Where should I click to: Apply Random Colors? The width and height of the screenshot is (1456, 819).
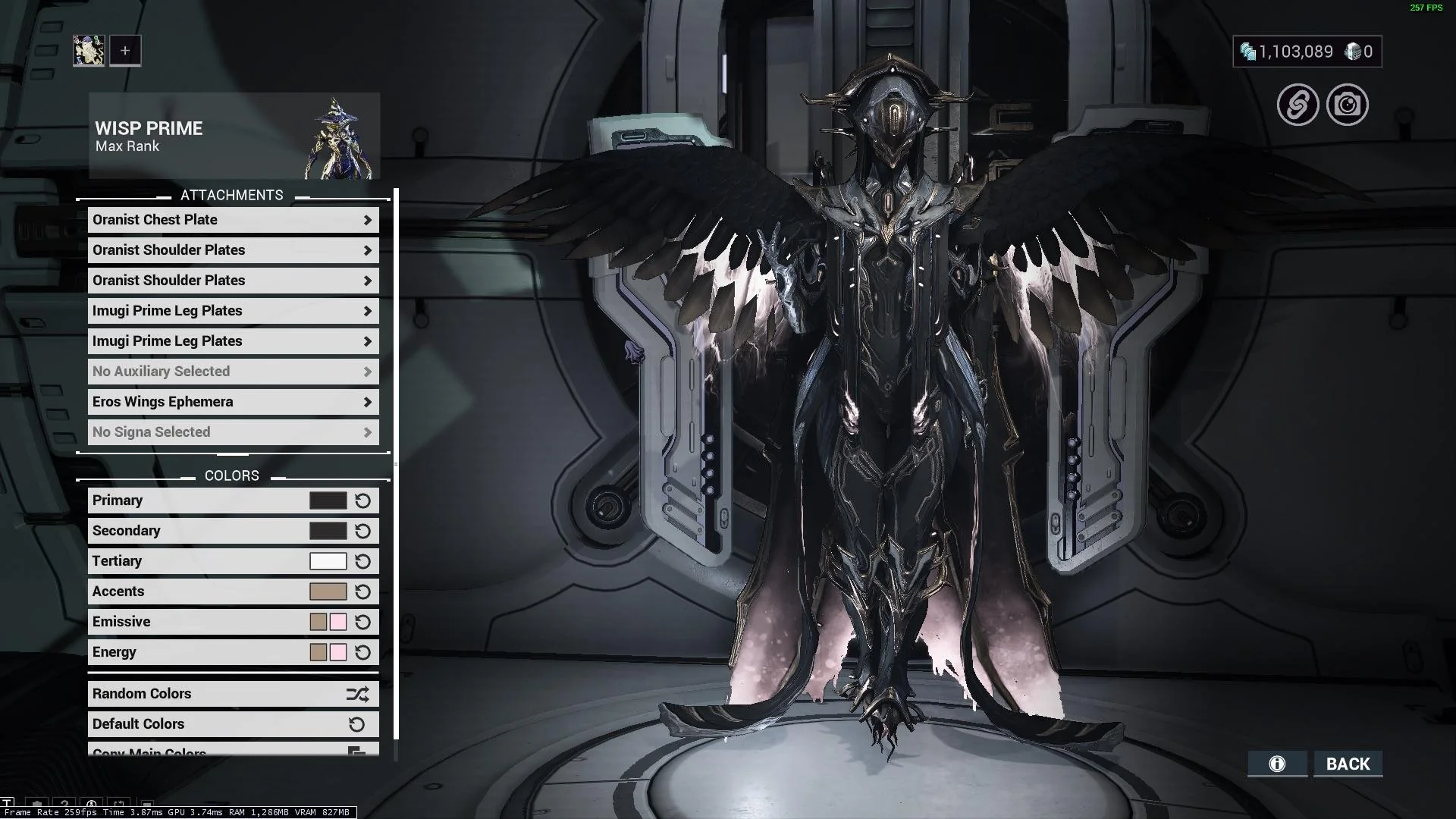[233, 694]
